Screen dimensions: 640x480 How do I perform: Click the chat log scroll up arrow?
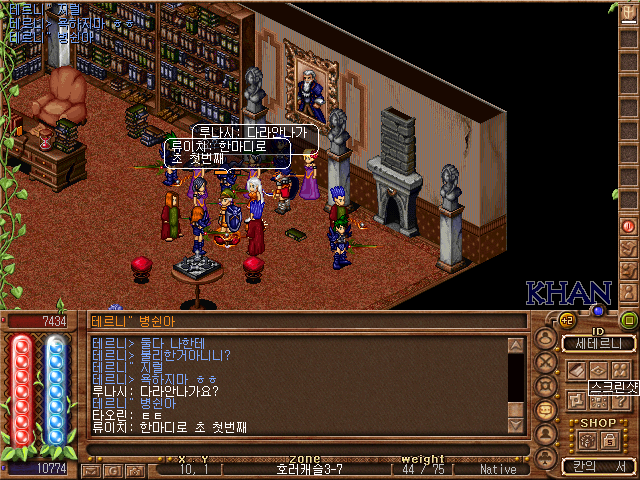pyautogui.click(x=516, y=346)
